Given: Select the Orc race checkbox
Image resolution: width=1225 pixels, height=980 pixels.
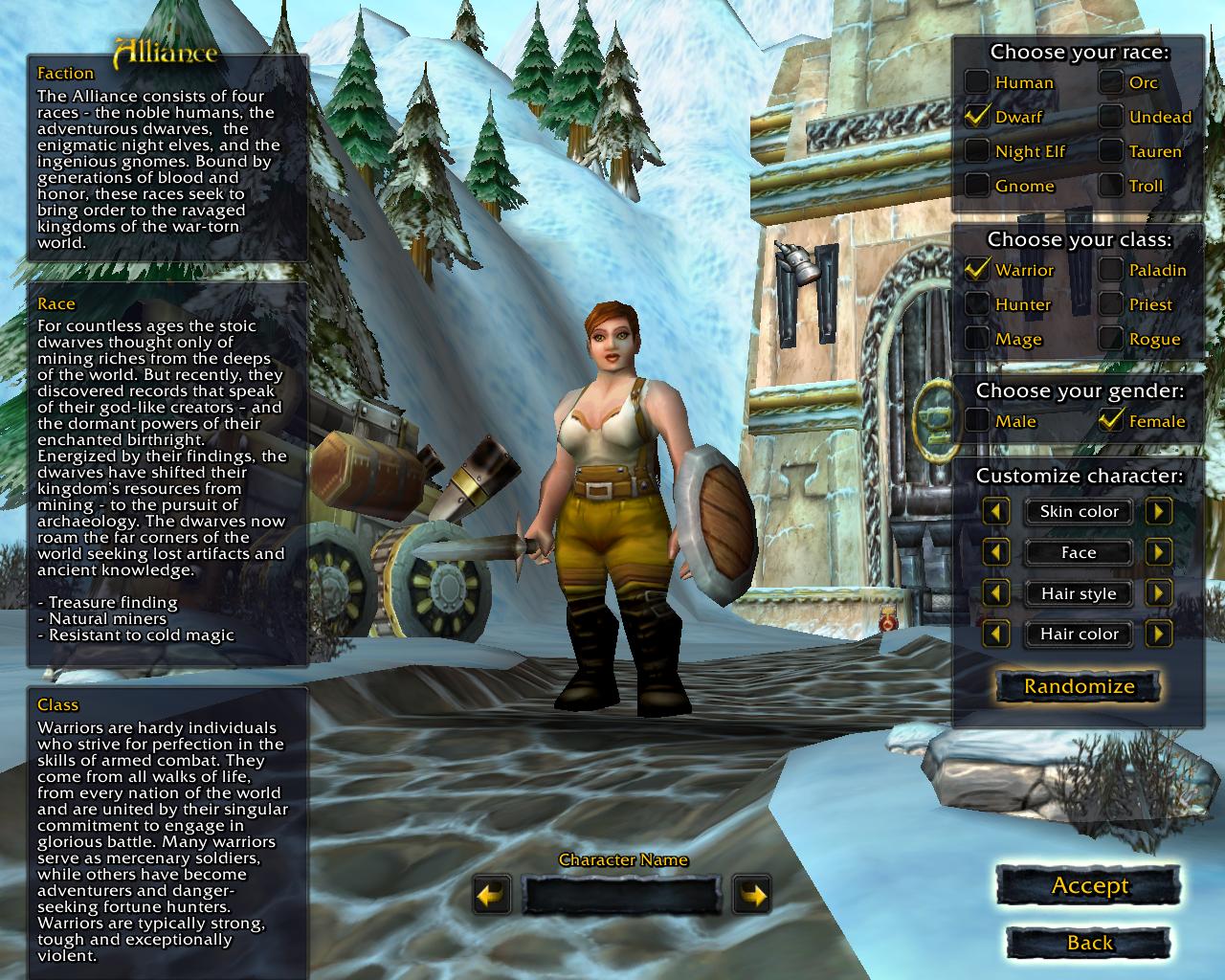Looking at the screenshot, I should click(x=1111, y=82).
